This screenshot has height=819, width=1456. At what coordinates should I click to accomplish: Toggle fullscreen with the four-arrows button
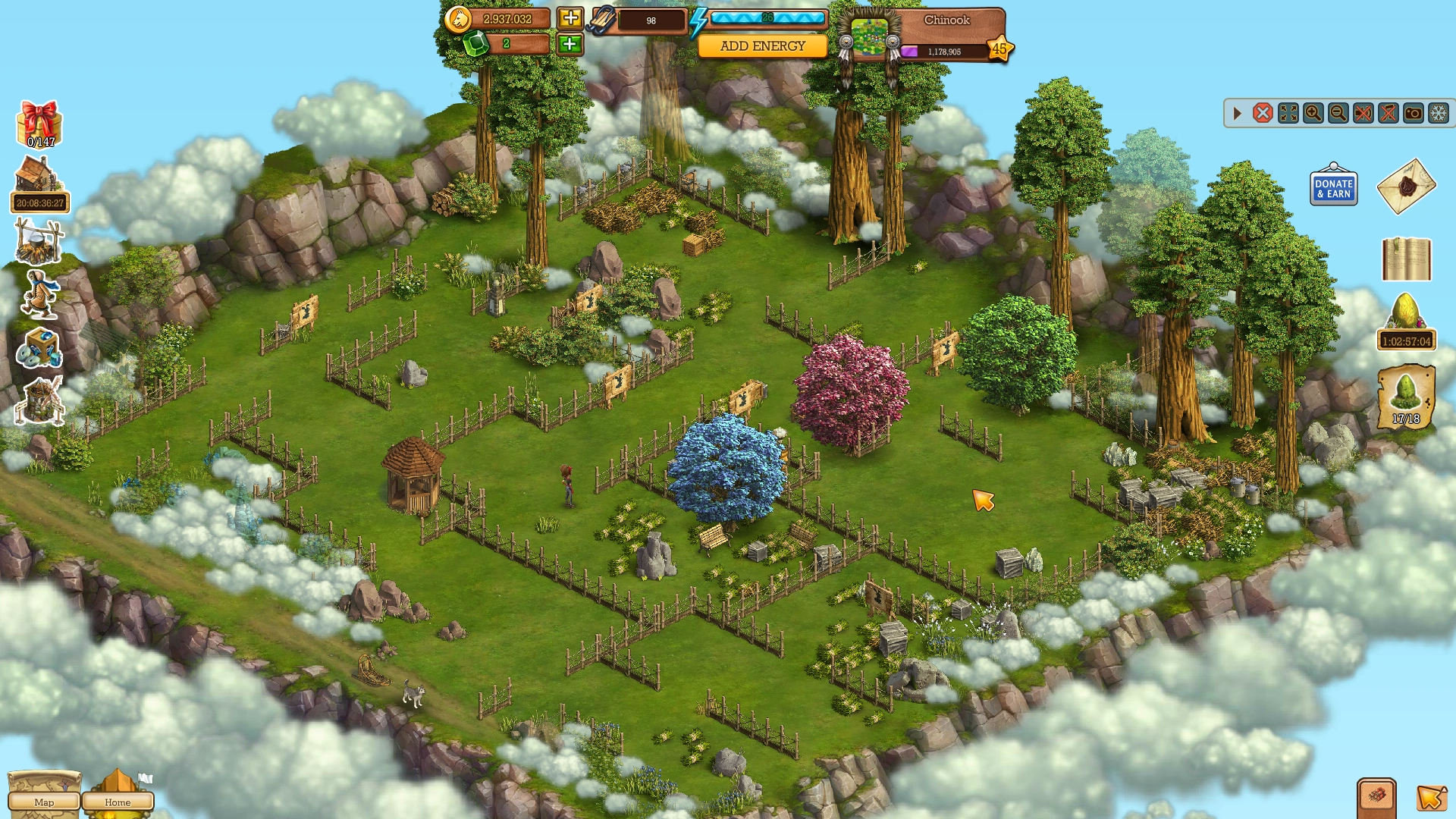tap(1288, 114)
